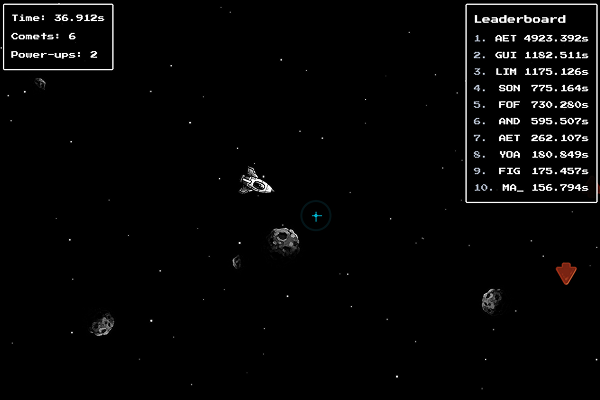The image size is (600, 400).
Task: Pick the FOF leaderboard row
Action: coord(531,104)
